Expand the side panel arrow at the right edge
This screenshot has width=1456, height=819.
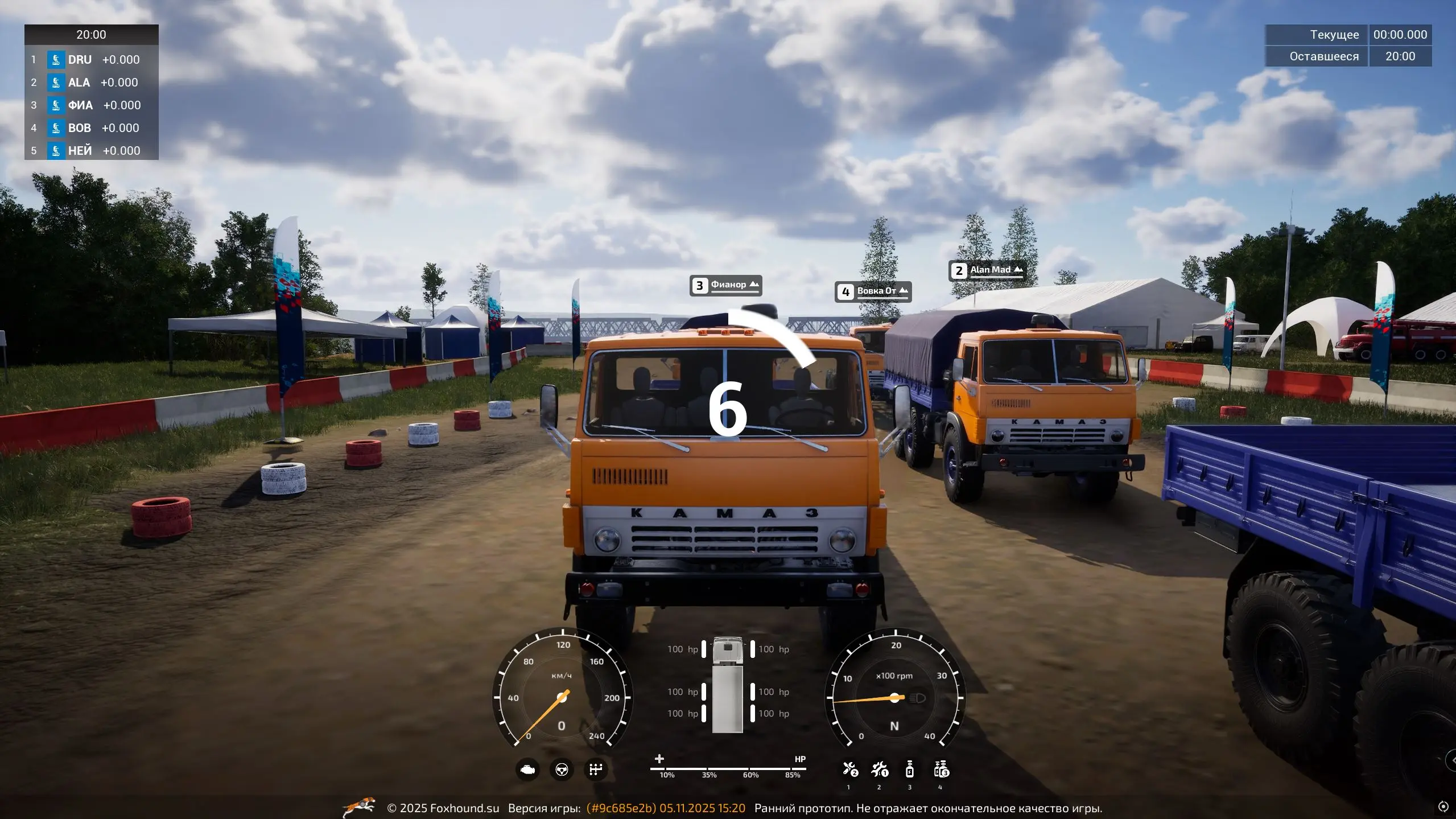[x=1451, y=760]
